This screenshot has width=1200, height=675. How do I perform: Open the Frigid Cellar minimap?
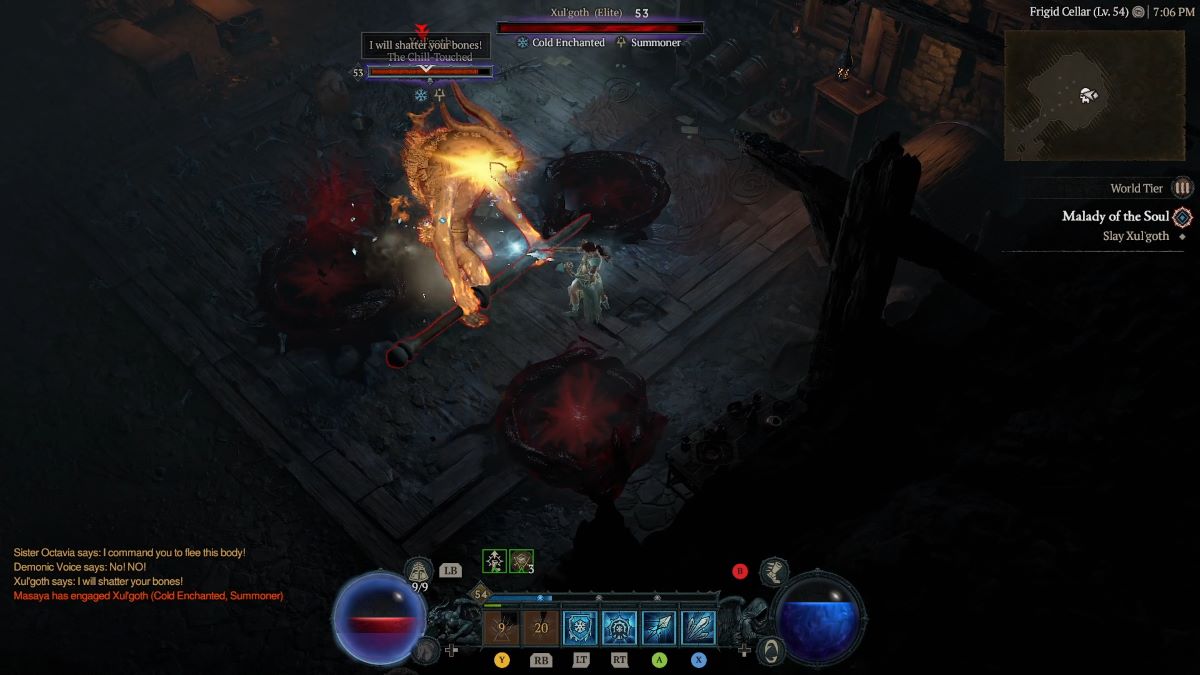(1096, 96)
